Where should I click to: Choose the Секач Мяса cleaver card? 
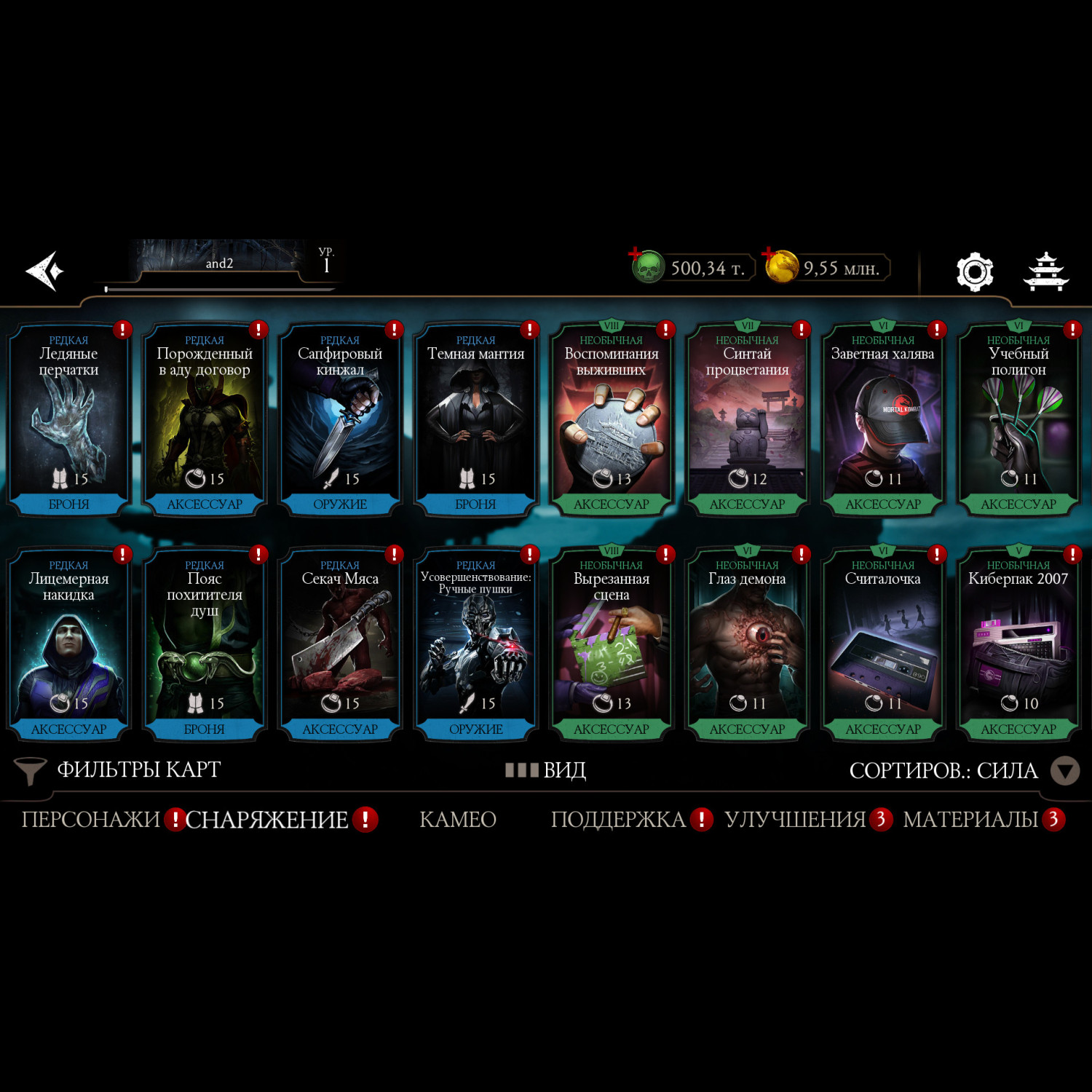pos(340,645)
